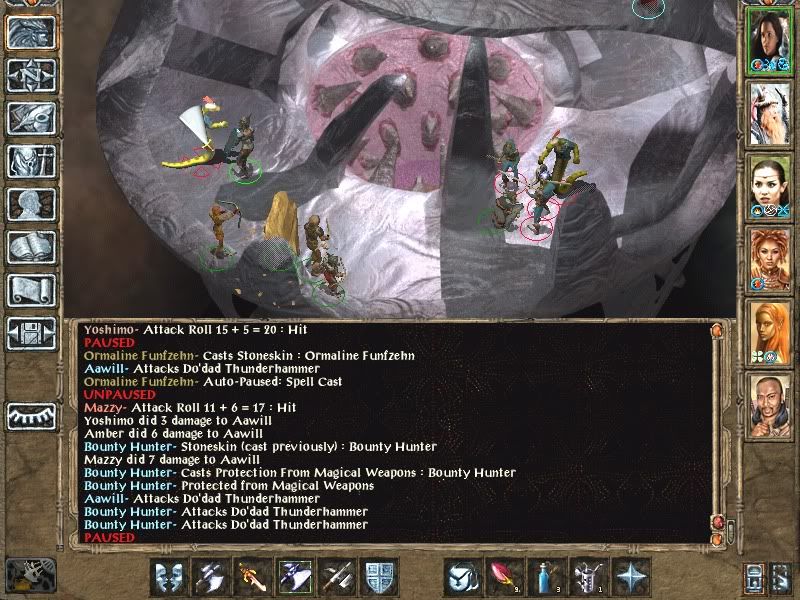Click the return-to-game button atop the sidebar

point(30,33)
